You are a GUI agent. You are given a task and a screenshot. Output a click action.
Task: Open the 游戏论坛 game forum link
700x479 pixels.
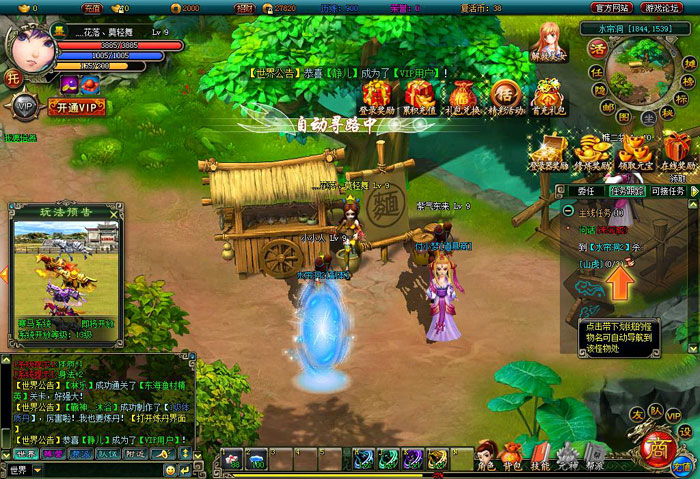[664, 8]
